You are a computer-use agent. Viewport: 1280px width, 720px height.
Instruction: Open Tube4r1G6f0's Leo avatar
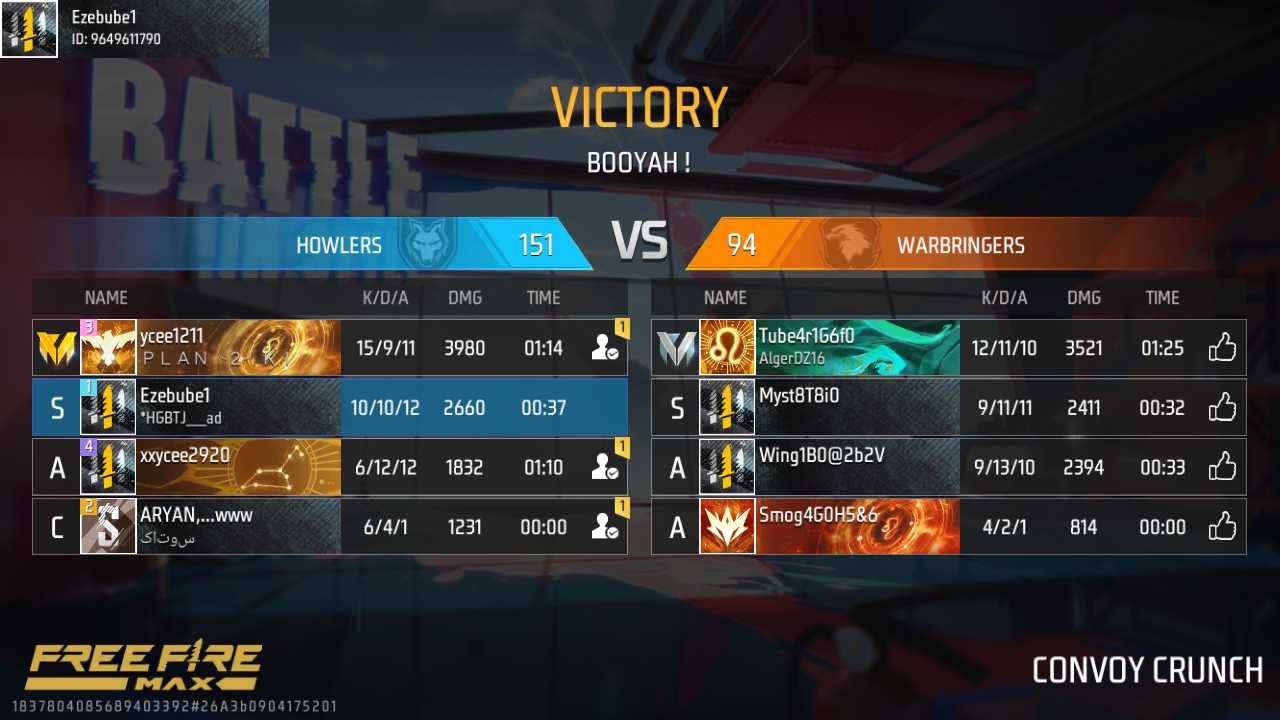tap(727, 348)
